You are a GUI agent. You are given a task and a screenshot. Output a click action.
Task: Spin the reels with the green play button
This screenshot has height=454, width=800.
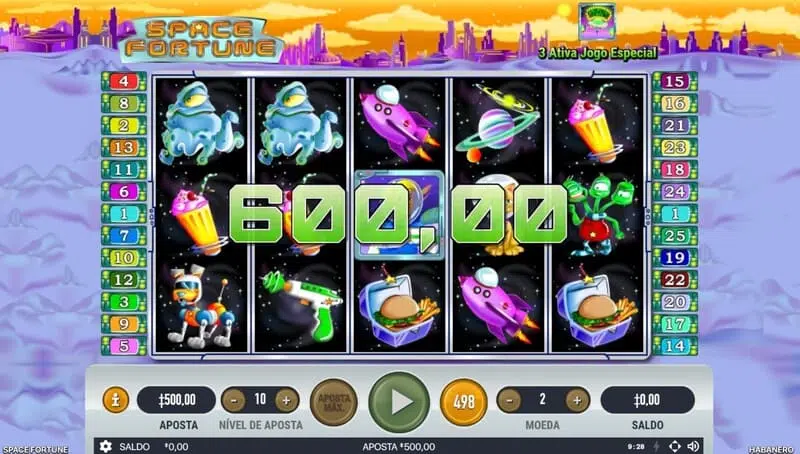399,401
